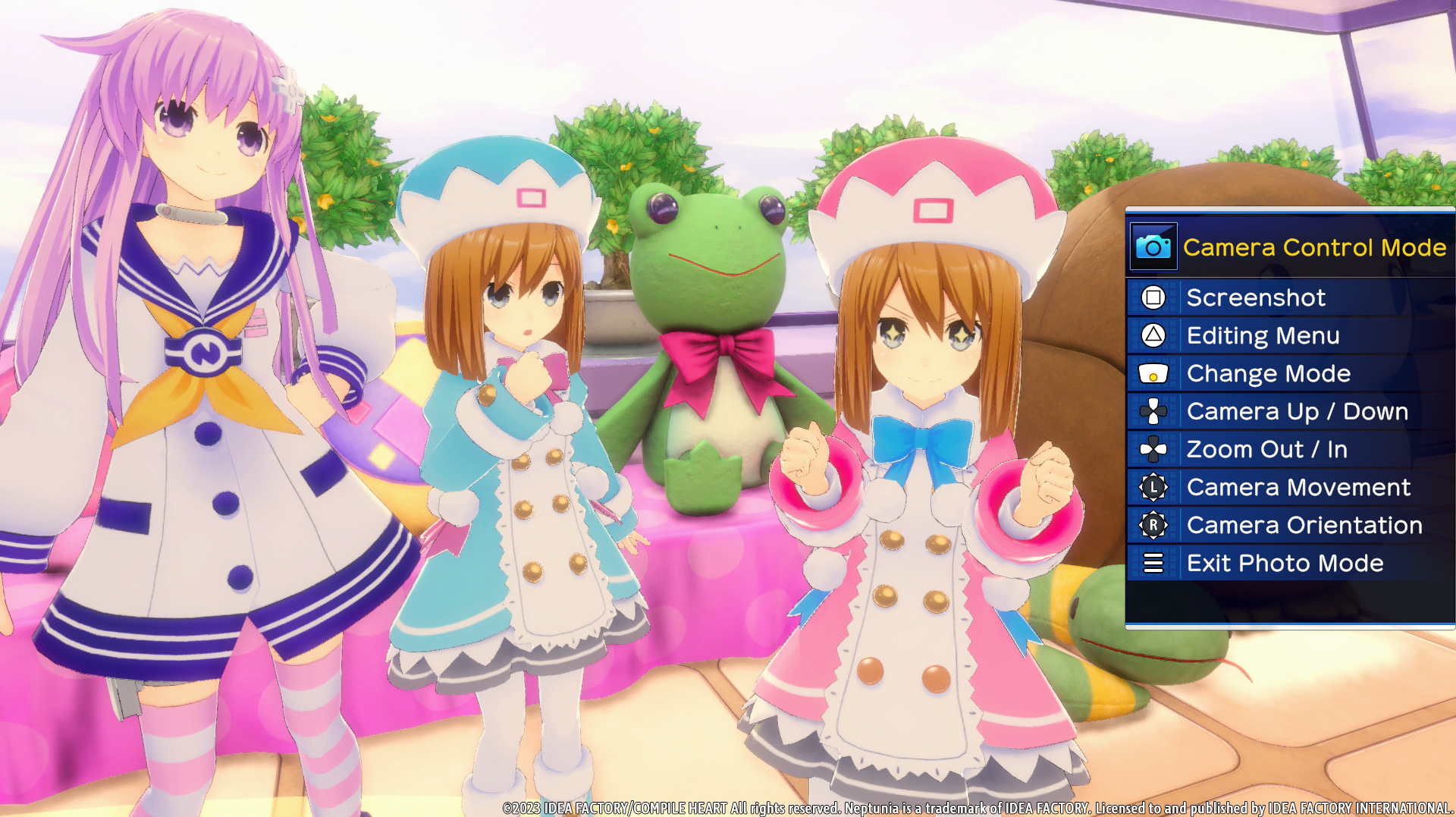This screenshot has height=817, width=1456.
Task: Click the R-stick icon for Camera Orientation
Action: 1152,525
